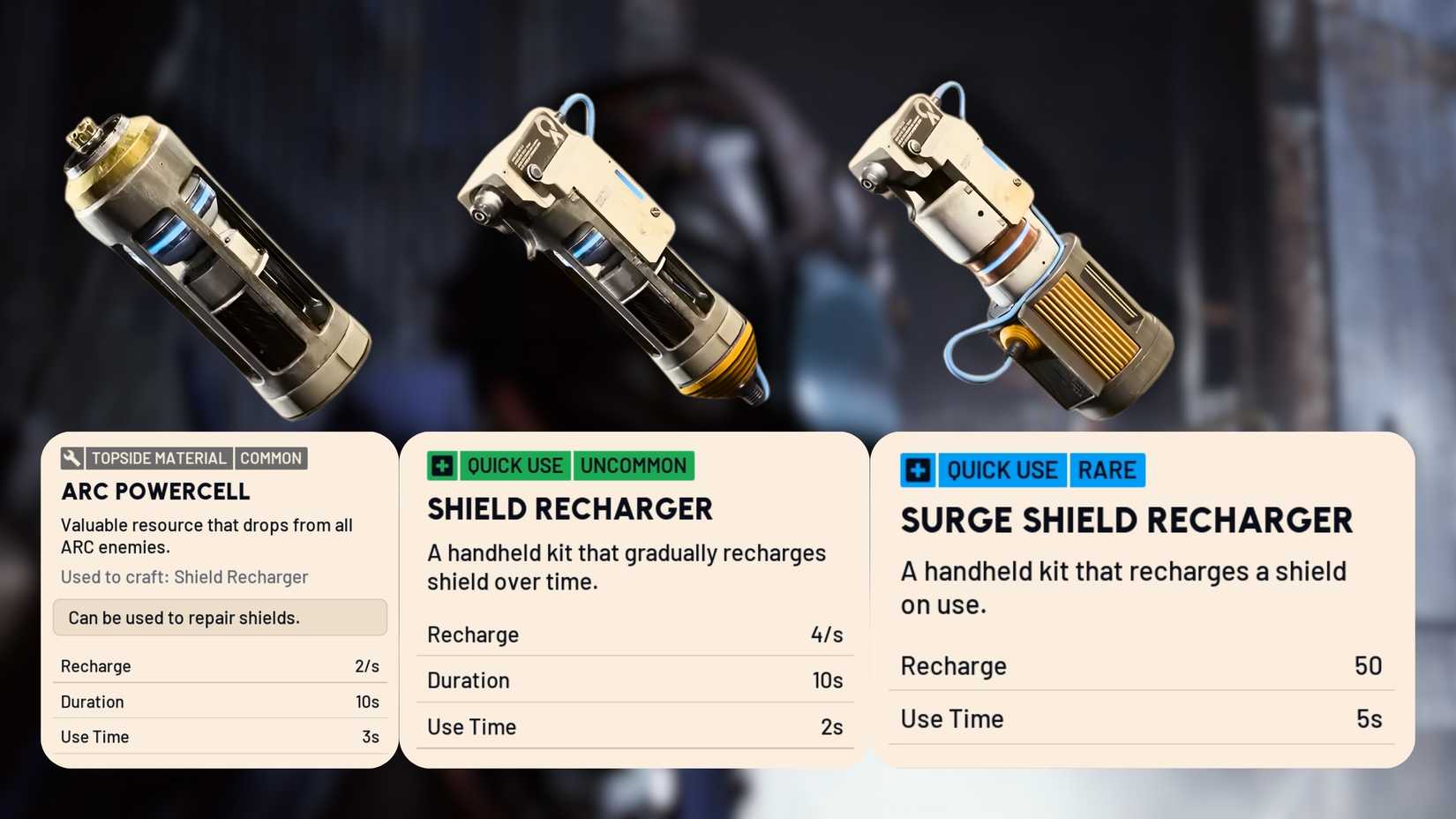Select the Quick Use category tab

pyautogui.click(x=514, y=466)
